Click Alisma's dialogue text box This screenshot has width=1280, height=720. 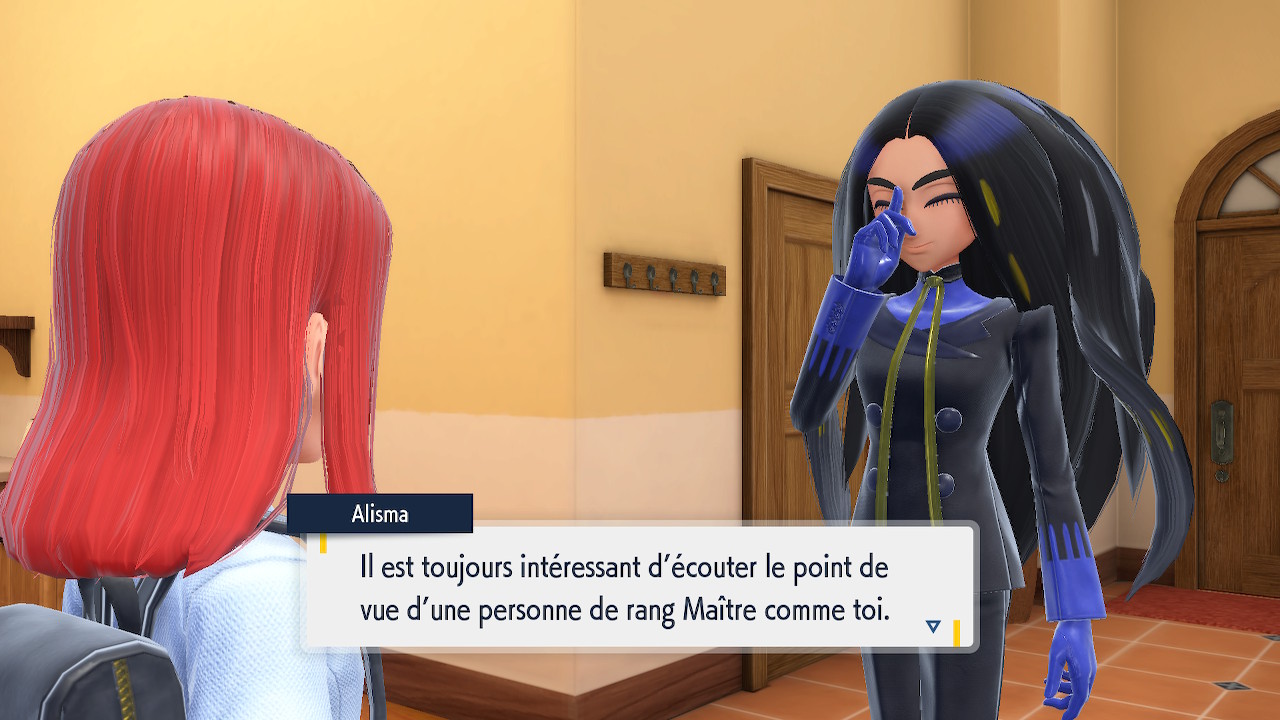(x=638, y=588)
